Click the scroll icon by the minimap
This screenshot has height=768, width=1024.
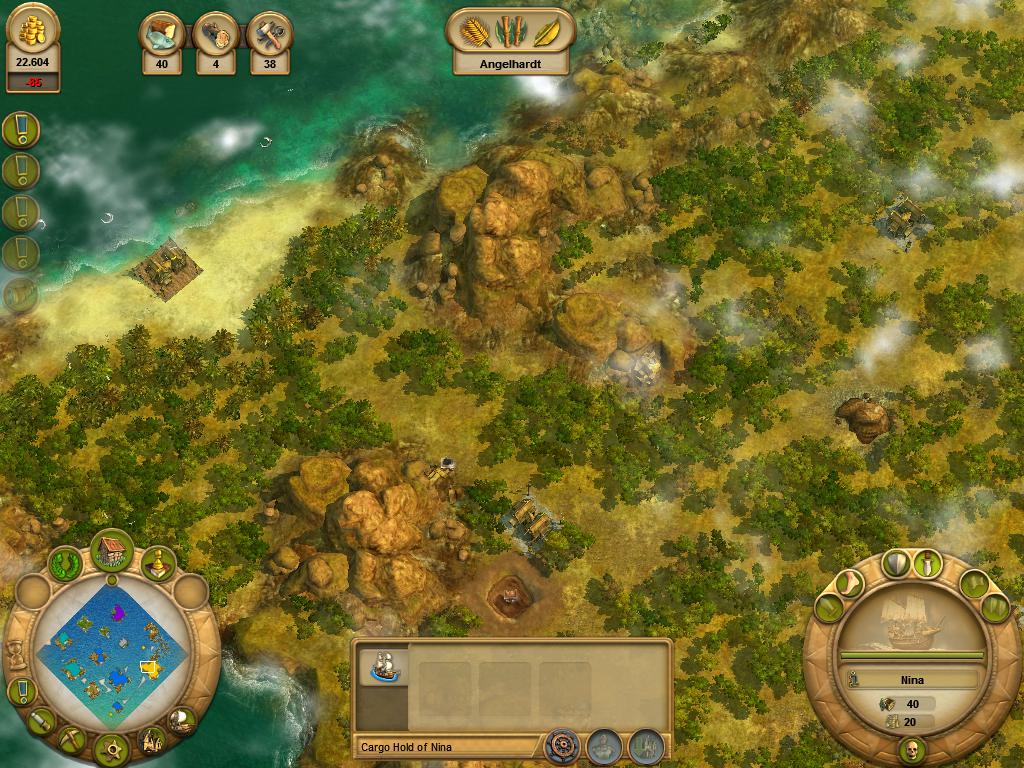click(40, 721)
